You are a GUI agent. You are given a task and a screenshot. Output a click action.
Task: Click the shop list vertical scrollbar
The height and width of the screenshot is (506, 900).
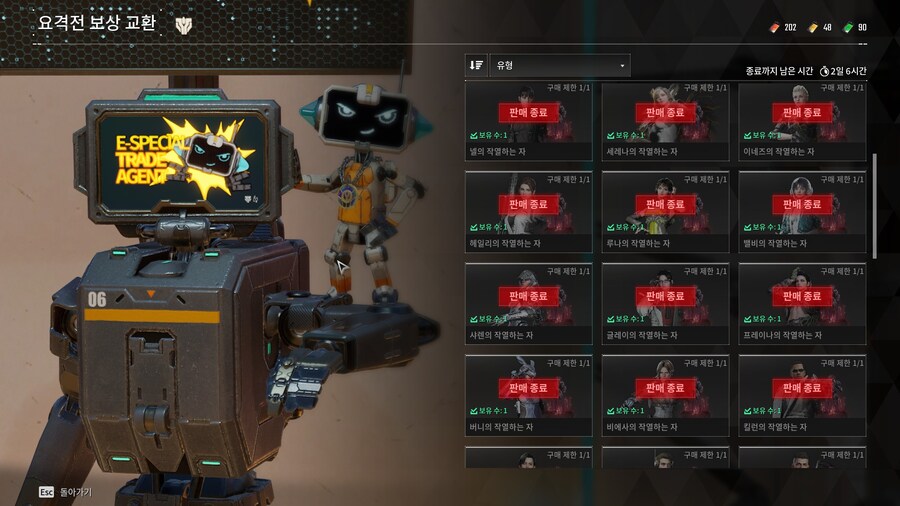(x=876, y=200)
